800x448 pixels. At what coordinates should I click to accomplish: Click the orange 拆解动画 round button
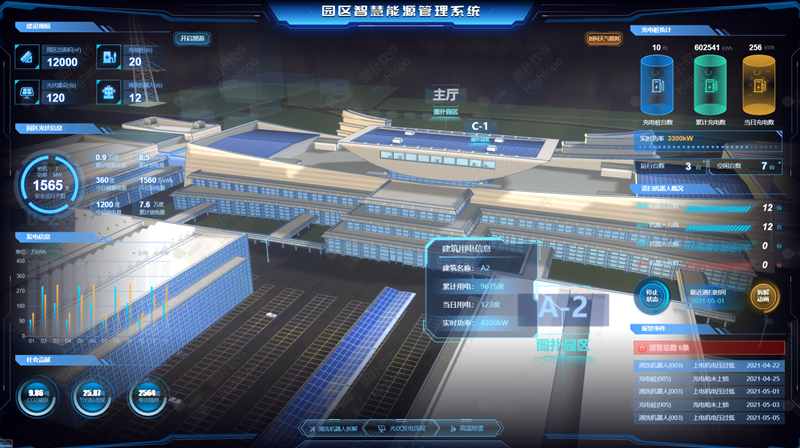tap(763, 295)
